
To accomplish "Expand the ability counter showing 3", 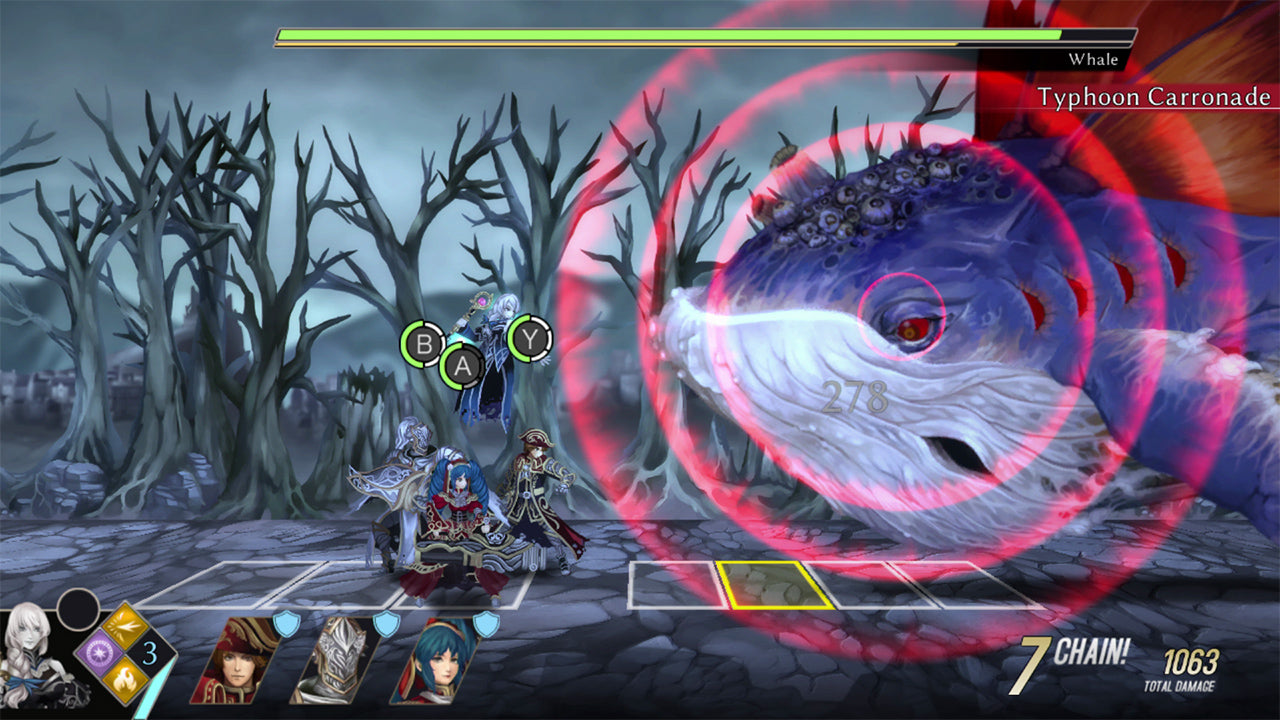I will pos(150,653).
